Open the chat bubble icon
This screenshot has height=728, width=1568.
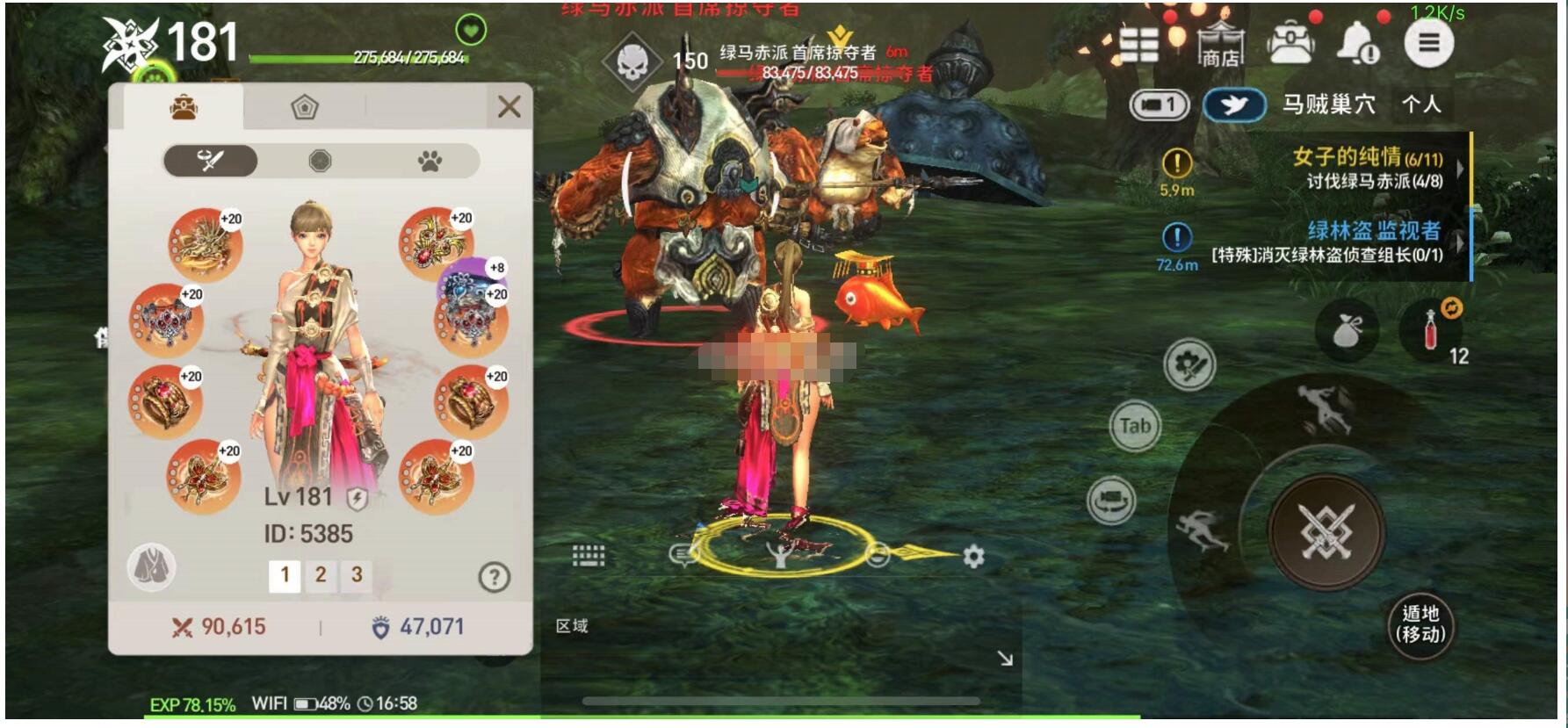pos(681,555)
